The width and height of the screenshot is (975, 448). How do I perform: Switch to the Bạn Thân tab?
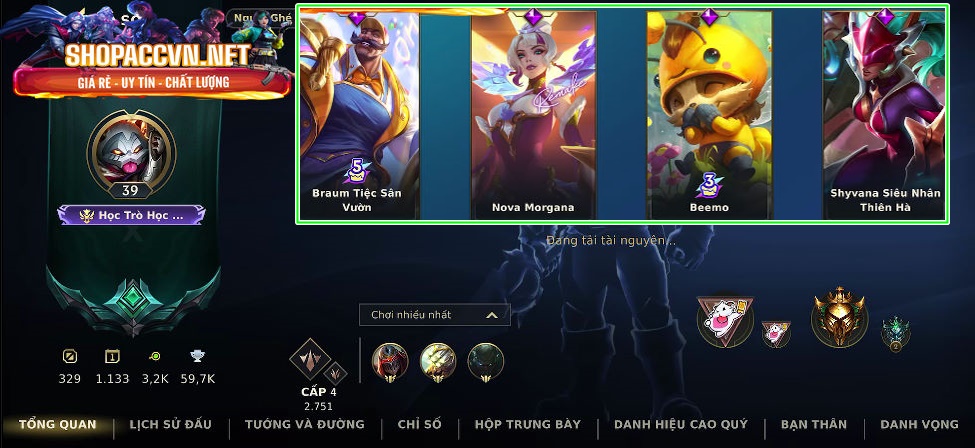815,425
